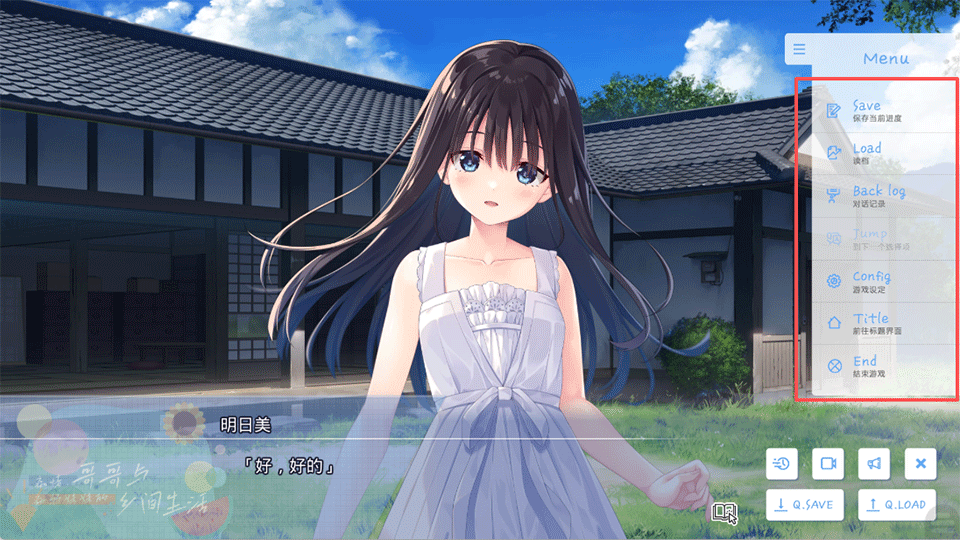Screen dimensions: 960x540
Task: Click the video camera icon button
Action: [828, 463]
